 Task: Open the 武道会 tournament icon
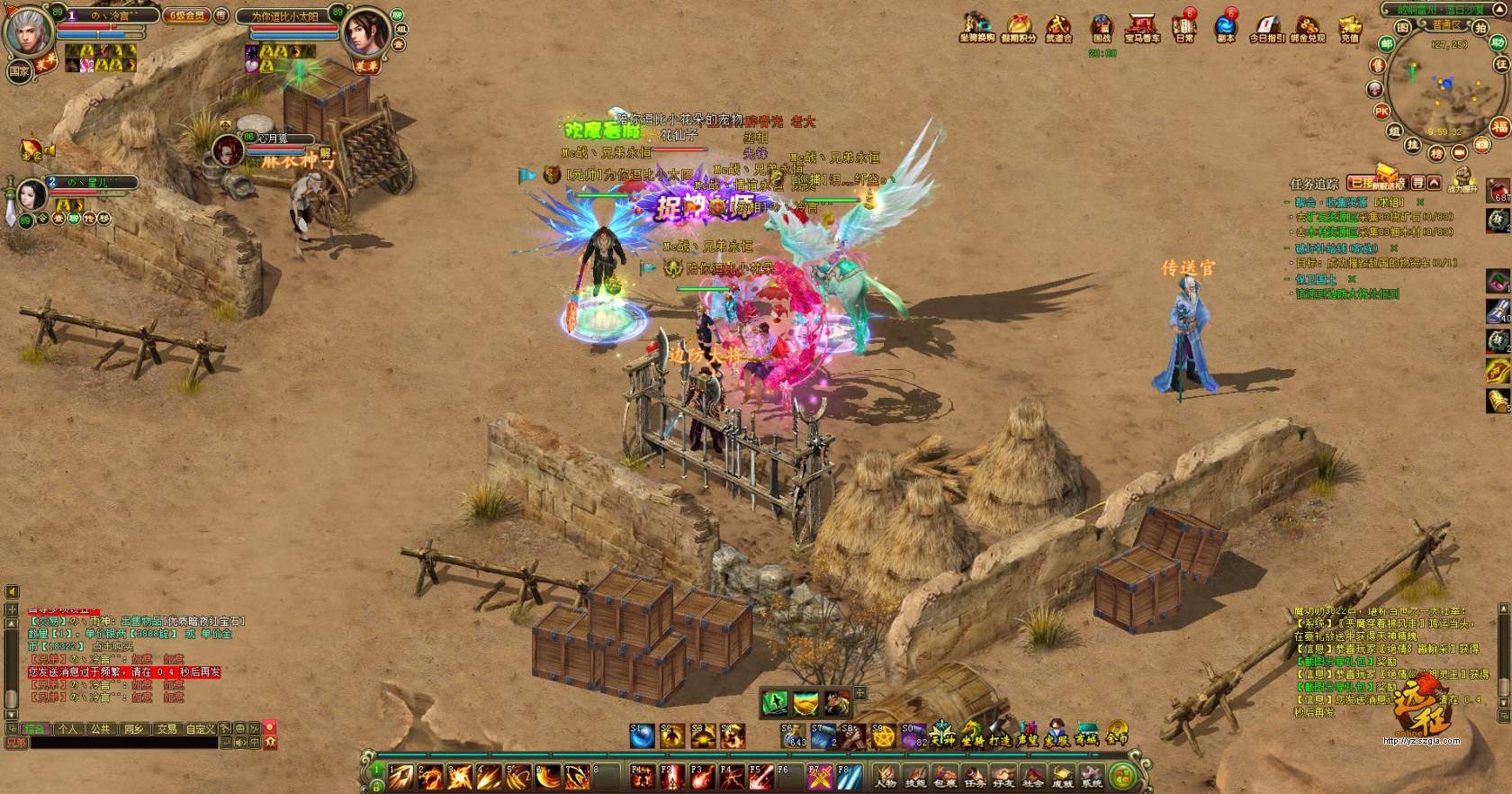point(1058,27)
